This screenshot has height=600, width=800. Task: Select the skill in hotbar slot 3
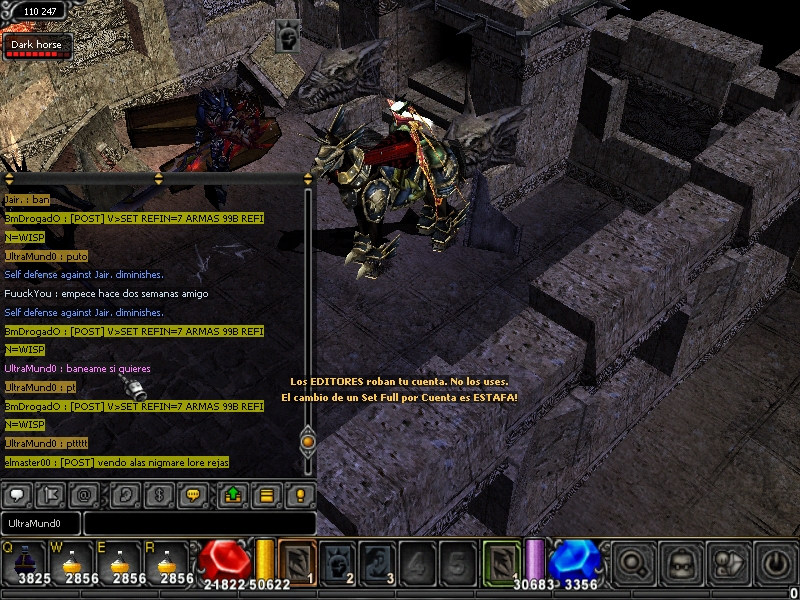[x=376, y=560]
